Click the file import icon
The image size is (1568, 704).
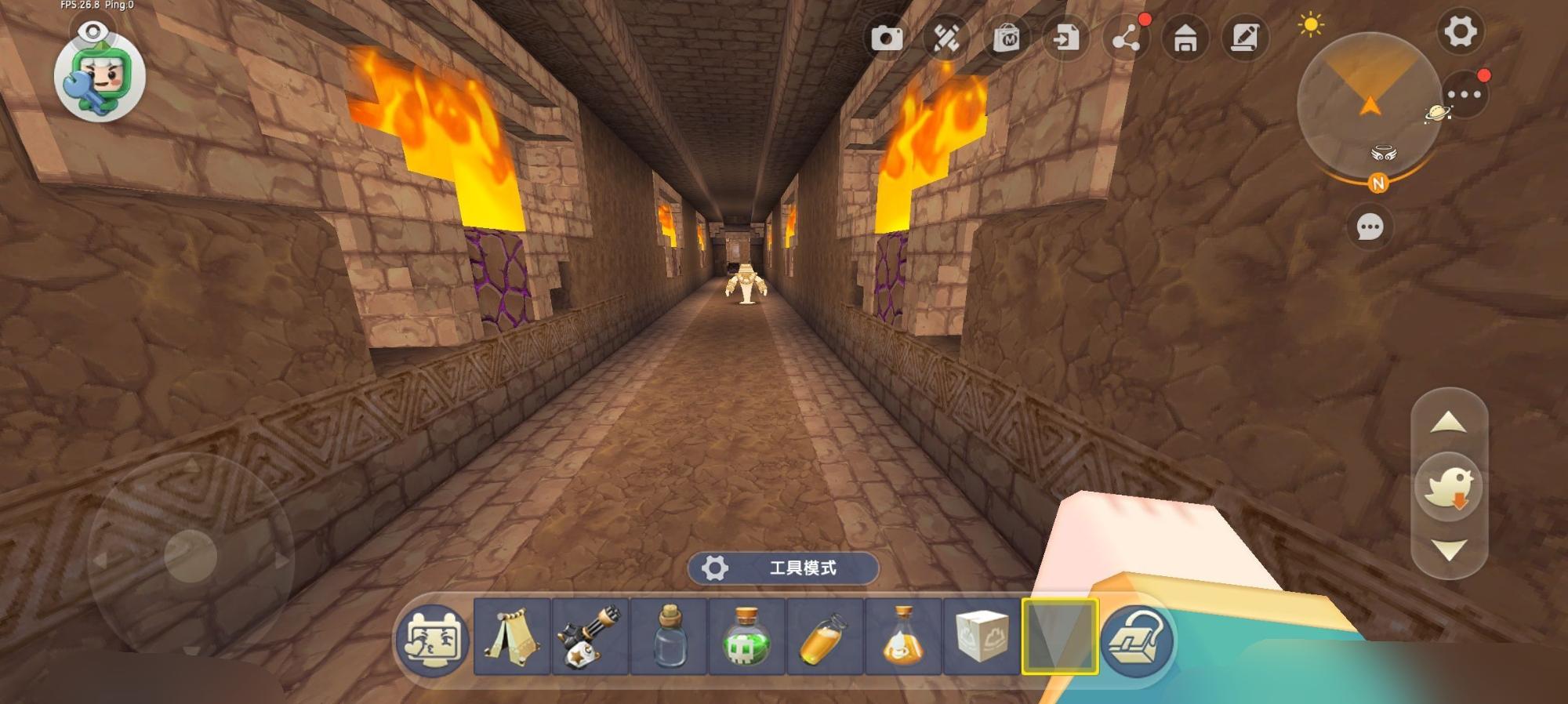coord(1066,38)
